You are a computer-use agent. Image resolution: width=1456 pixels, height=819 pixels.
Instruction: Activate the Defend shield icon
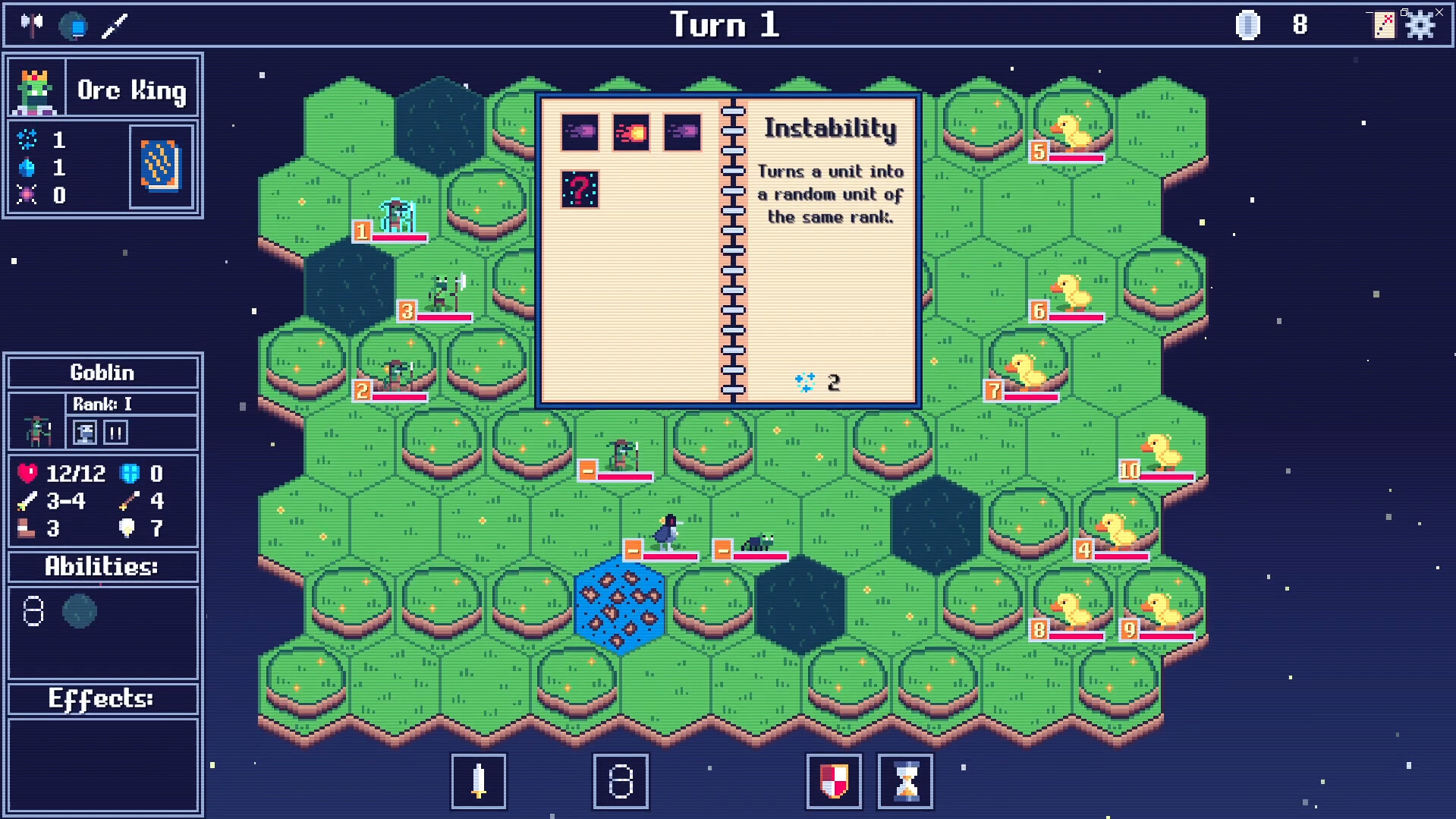[833, 782]
